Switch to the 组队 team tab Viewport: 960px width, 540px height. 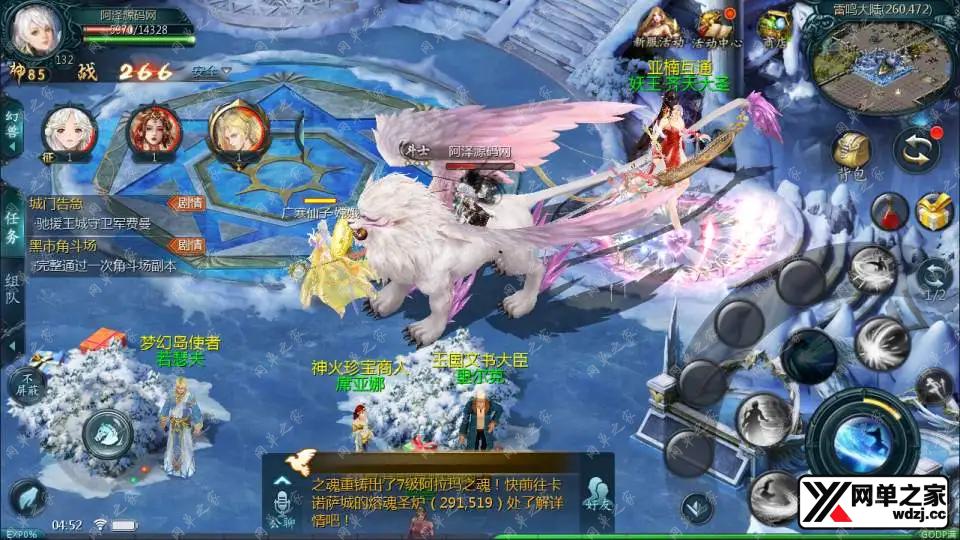12,289
